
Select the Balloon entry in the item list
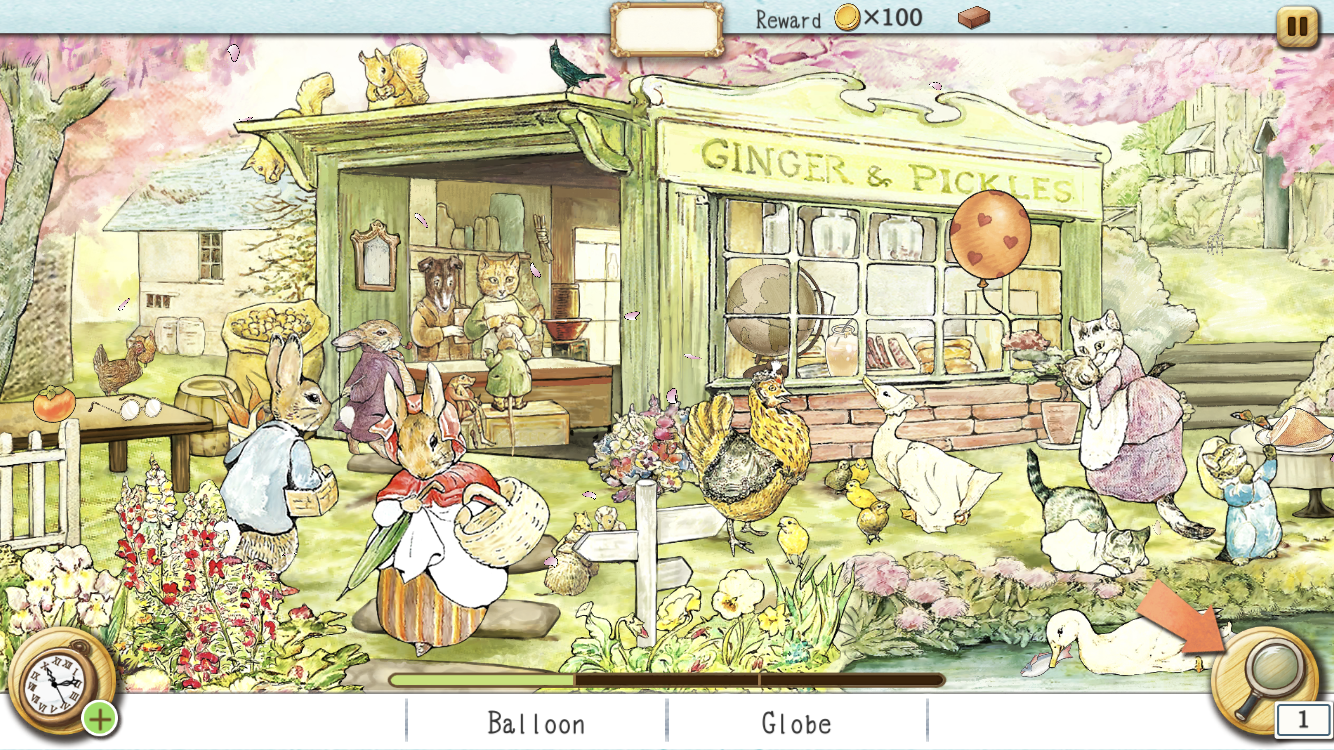click(x=536, y=723)
